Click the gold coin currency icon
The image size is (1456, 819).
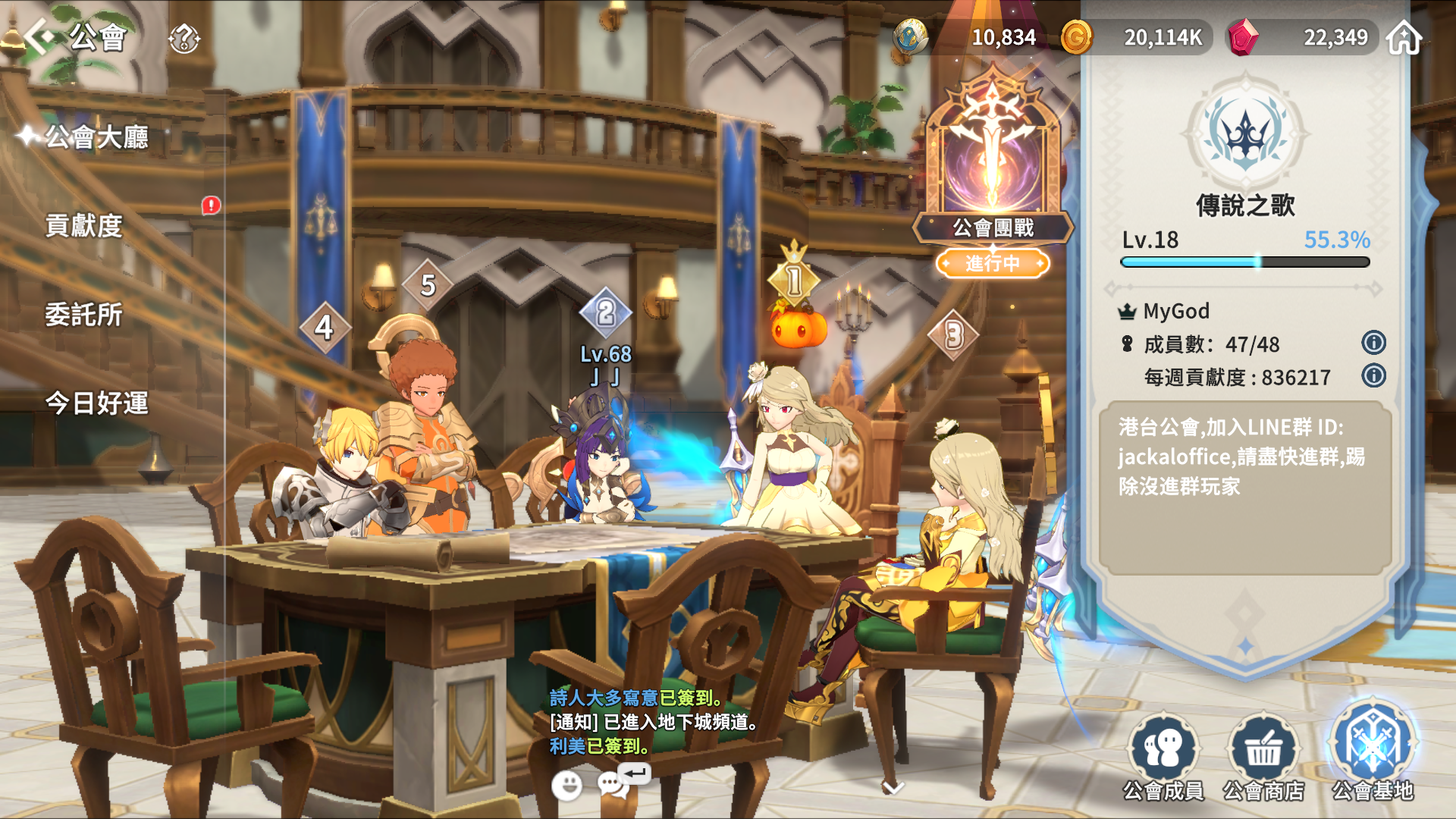coord(1076,37)
